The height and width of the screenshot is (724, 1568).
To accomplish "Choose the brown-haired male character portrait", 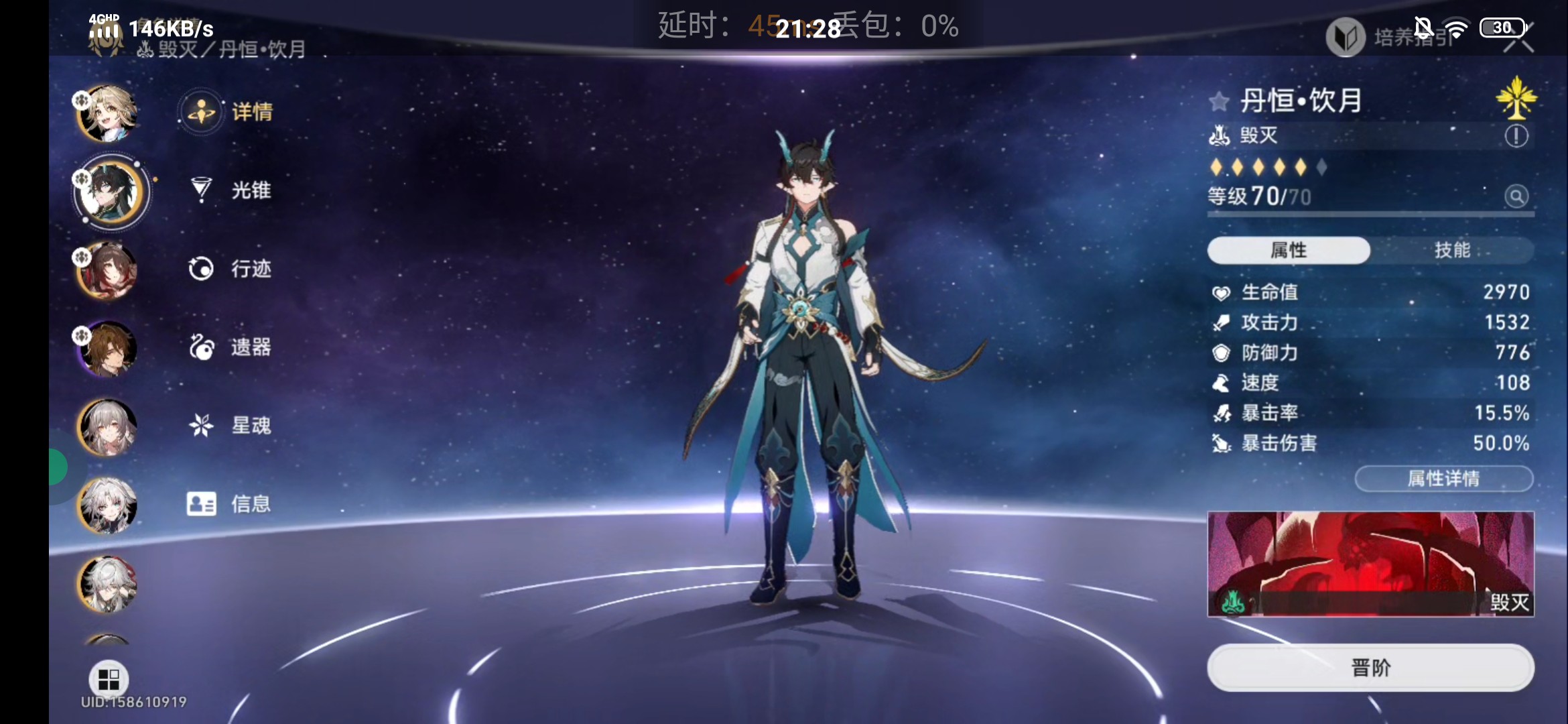I will pyautogui.click(x=107, y=349).
